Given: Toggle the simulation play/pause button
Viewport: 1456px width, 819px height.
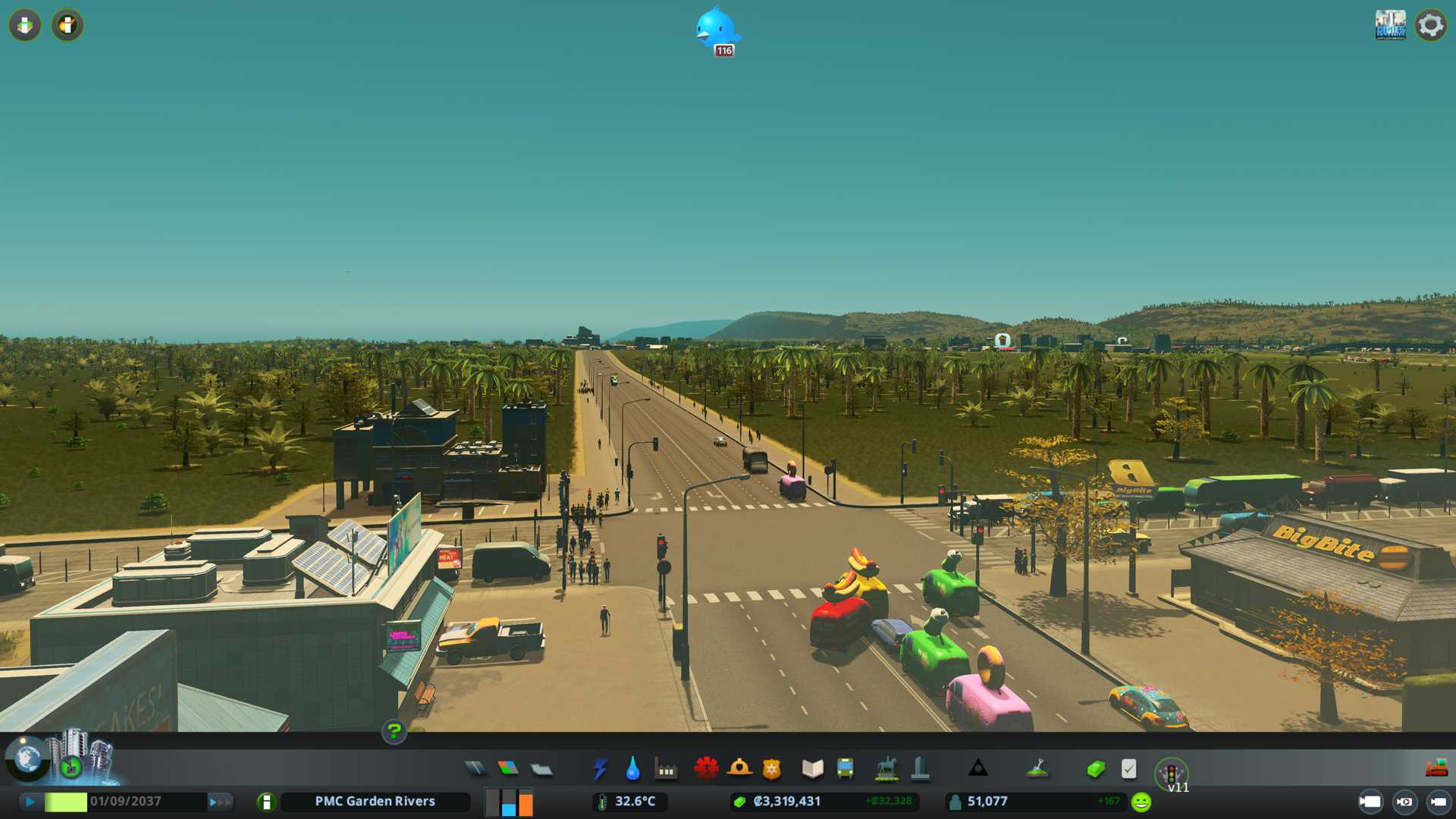Looking at the screenshot, I should pos(30,802).
